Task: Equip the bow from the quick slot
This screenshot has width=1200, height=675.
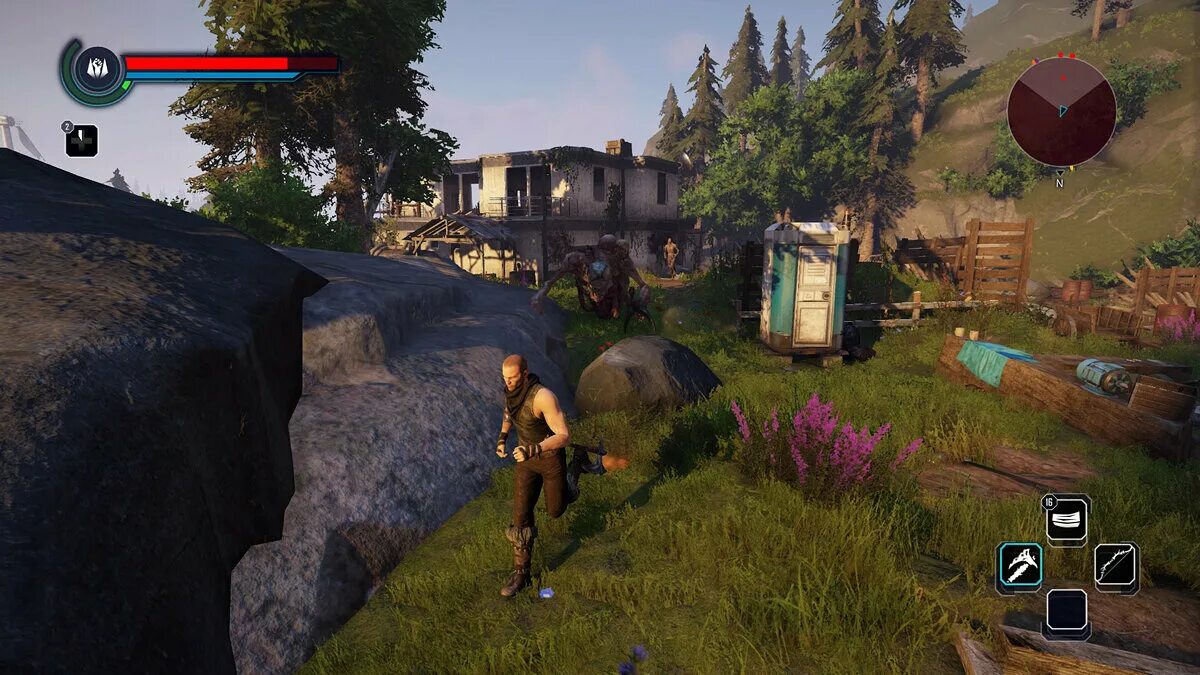Action: (1116, 567)
